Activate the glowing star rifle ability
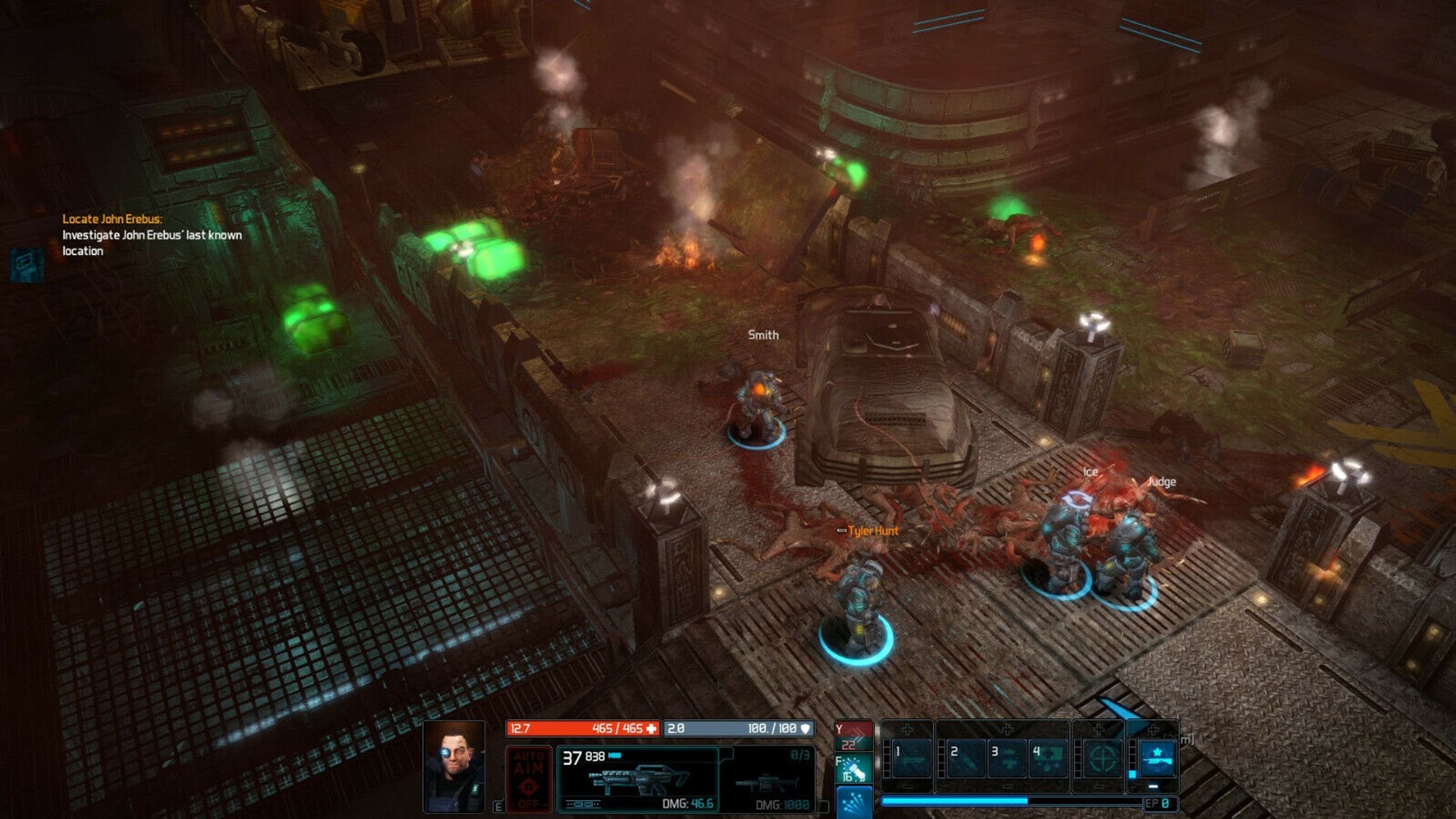This screenshot has height=819, width=1456. (x=1156, y=758)
